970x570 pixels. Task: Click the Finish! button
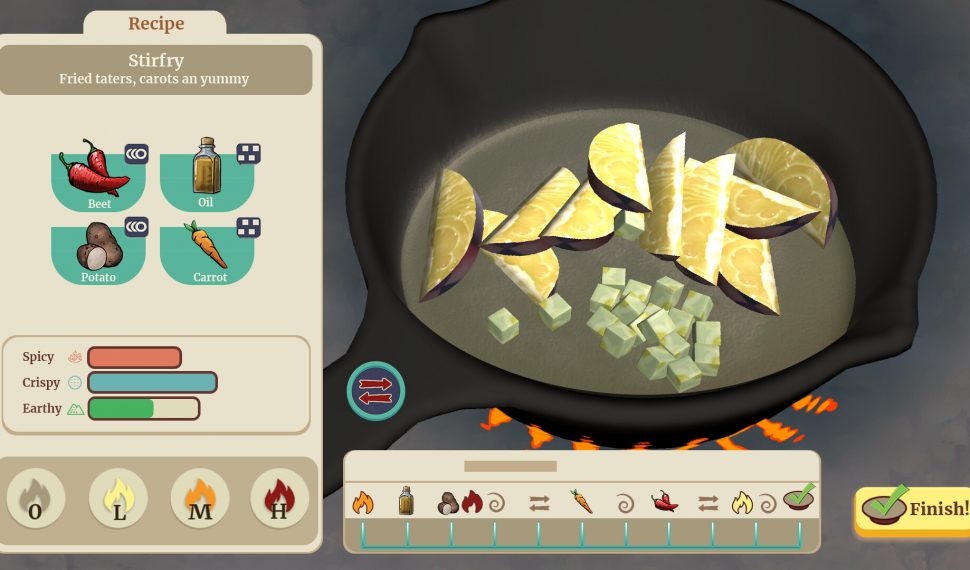pos(912,509)
